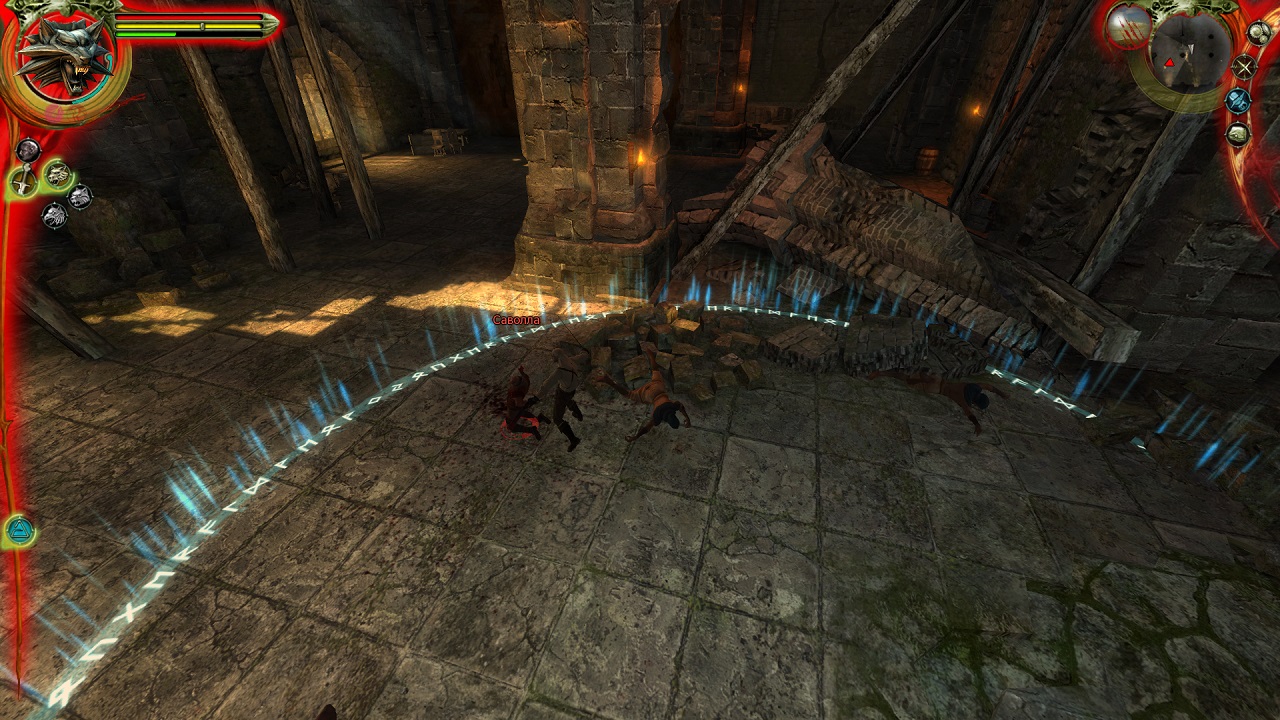1280x720 pixels.
Task: Activate the Aard sign triangle icon
Action: 19,530
